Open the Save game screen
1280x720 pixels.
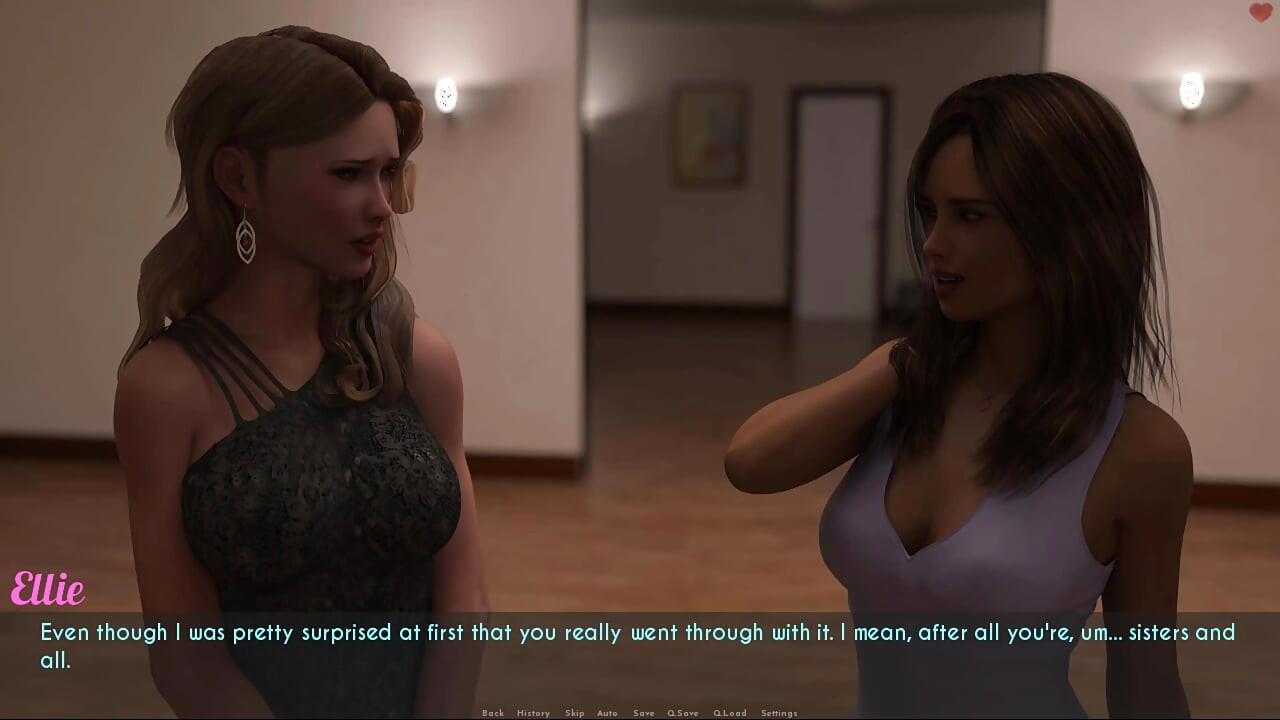[644, 713]
